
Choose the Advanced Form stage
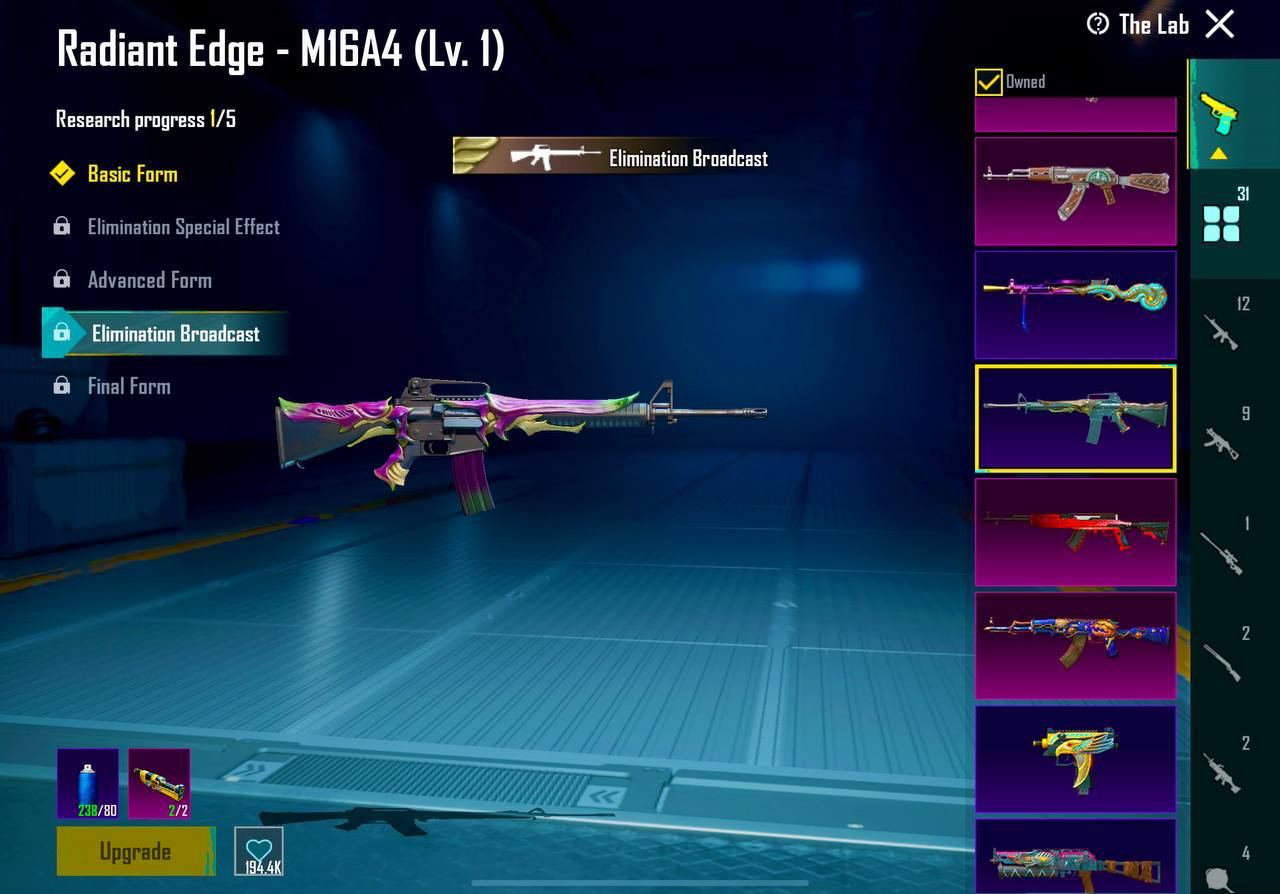point(149,280)
